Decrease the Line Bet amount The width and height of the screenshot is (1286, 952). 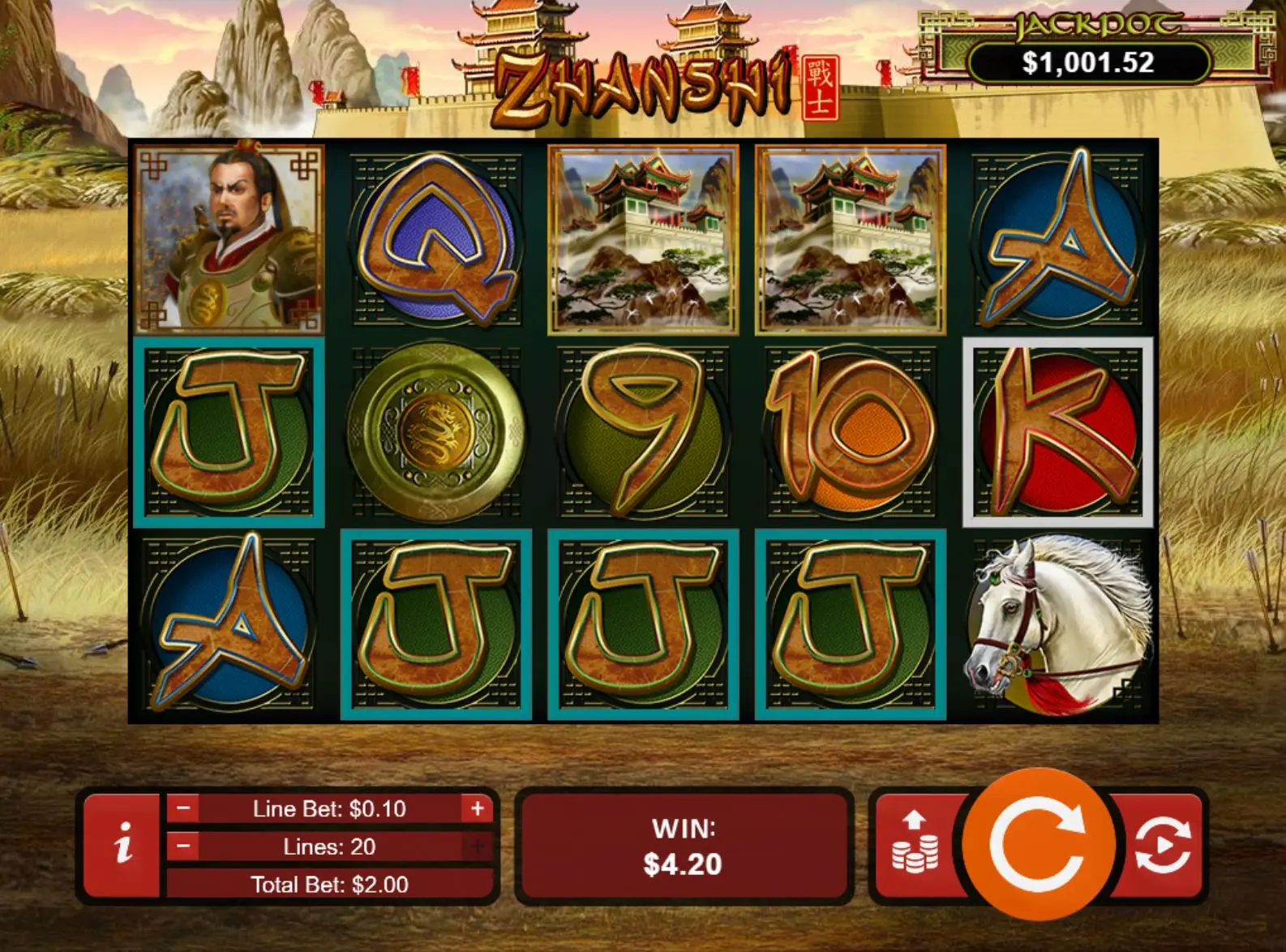pyautogui.click(x=184, y=808)
